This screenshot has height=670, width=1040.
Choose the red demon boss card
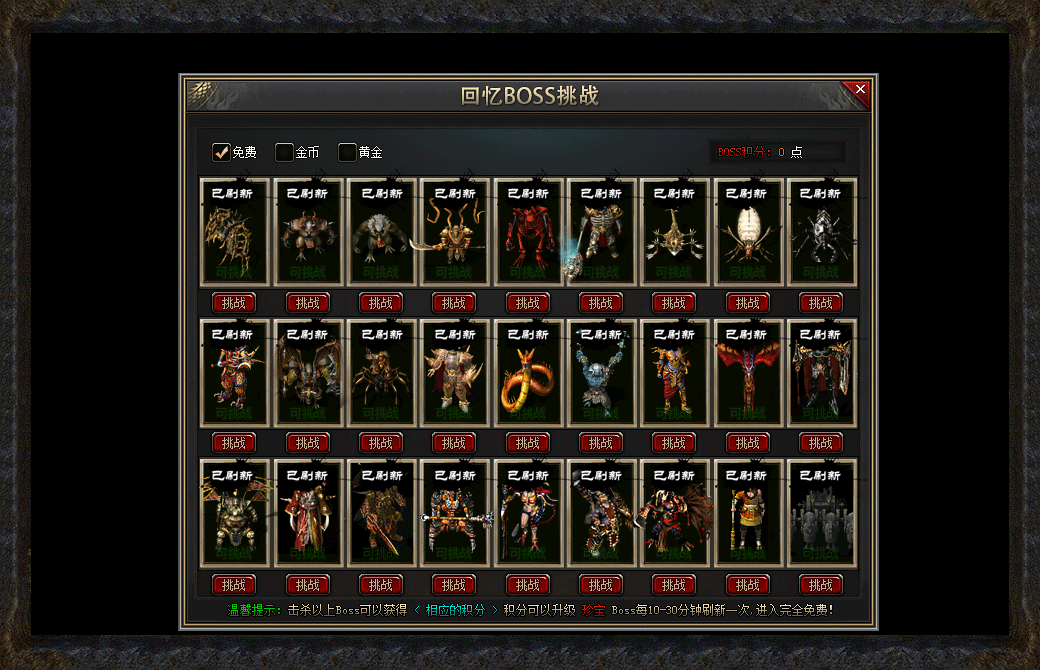coord(527,232)
